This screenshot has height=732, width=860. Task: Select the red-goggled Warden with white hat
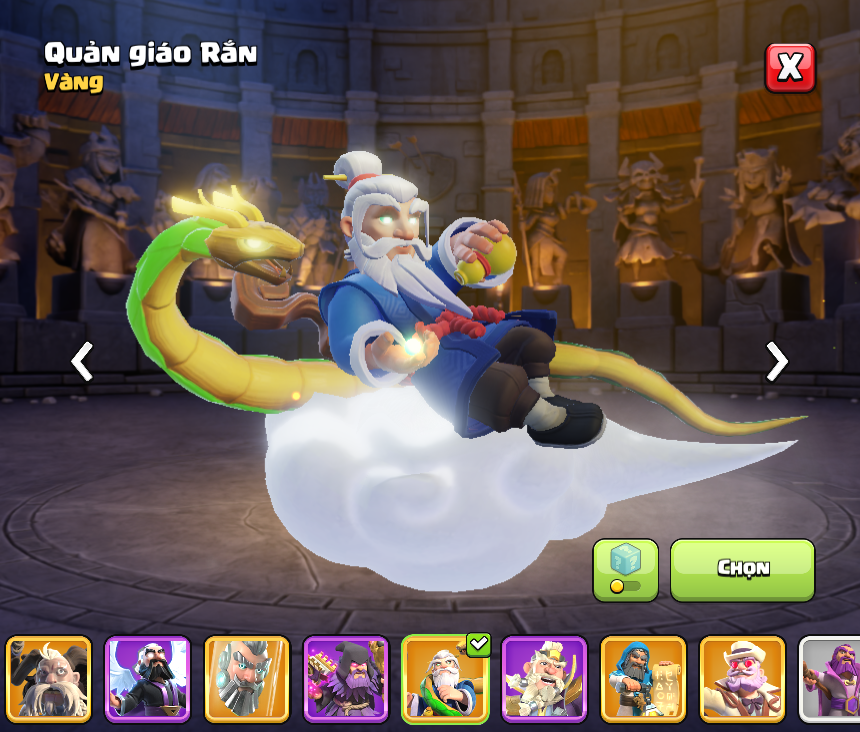click(x=742, y=679)
